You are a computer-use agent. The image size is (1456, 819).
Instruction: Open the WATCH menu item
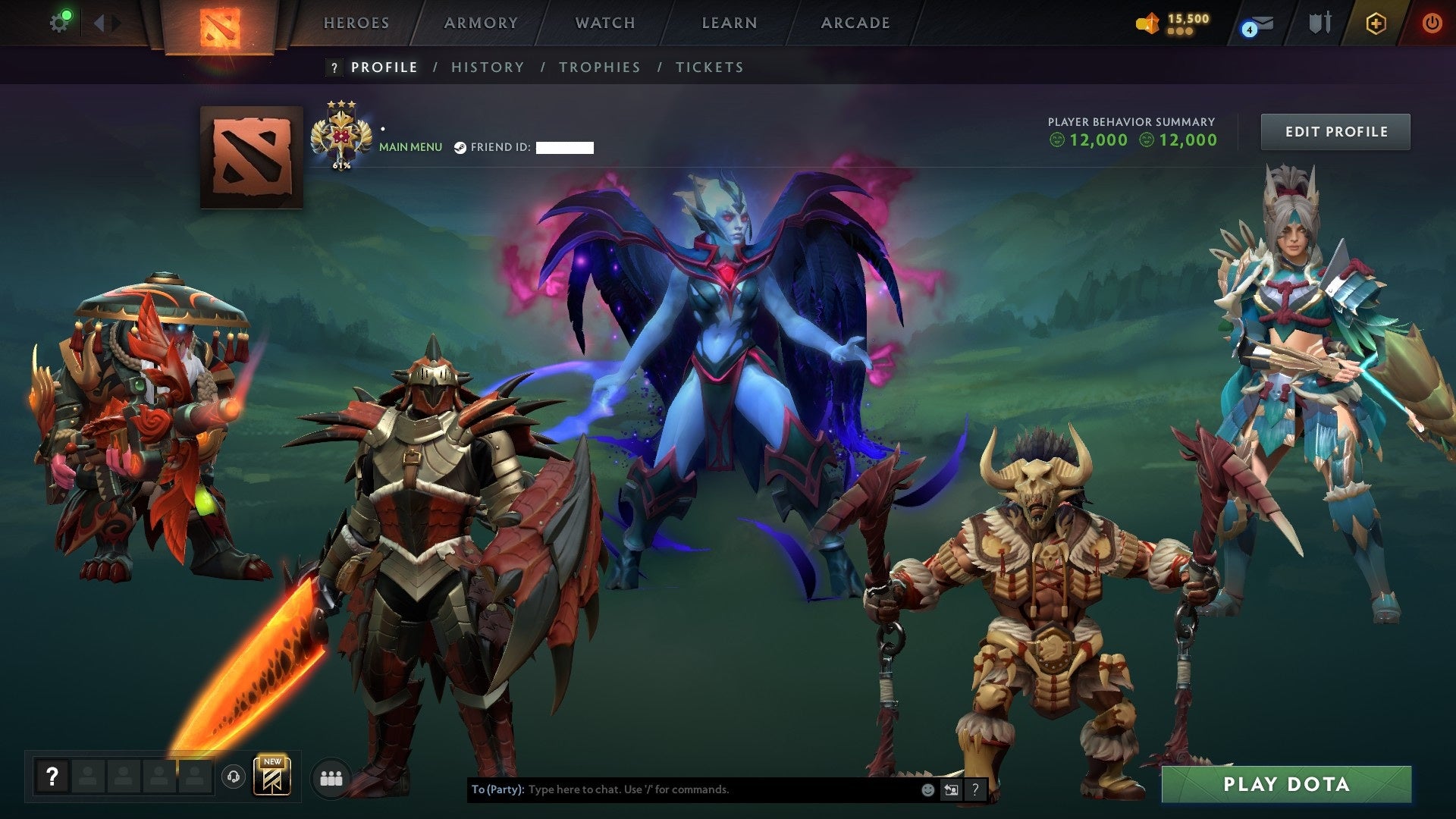point(604,23)
